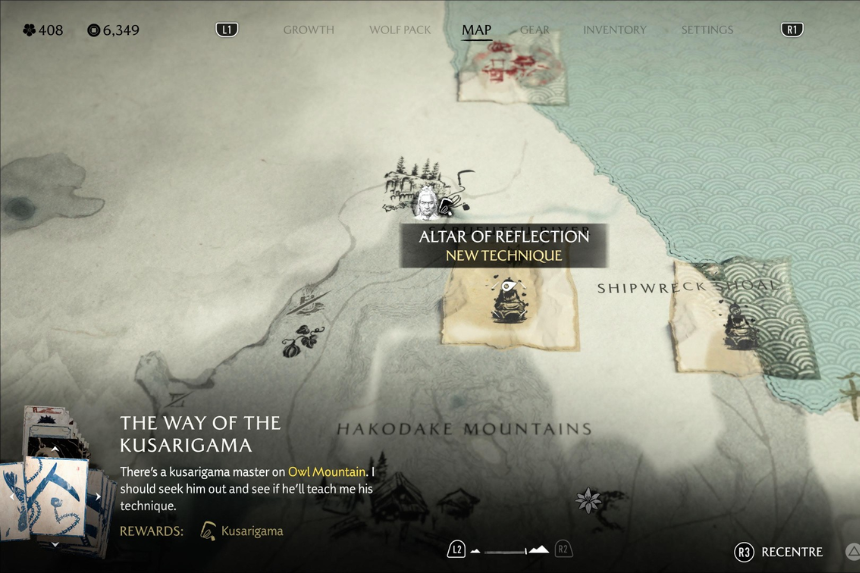860x573 pixels.
Task: Go to the Gear tab
Action: point(535,30)
